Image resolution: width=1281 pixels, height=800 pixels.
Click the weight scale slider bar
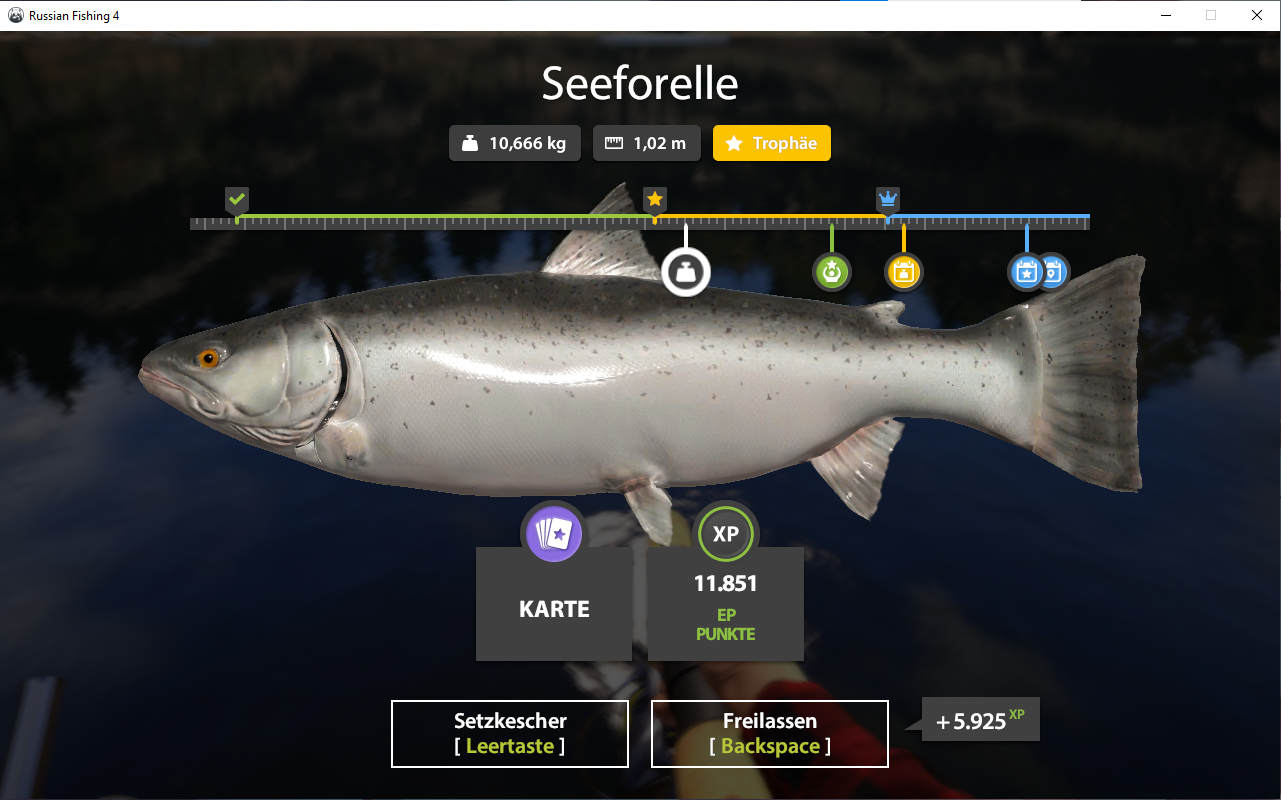640,220
